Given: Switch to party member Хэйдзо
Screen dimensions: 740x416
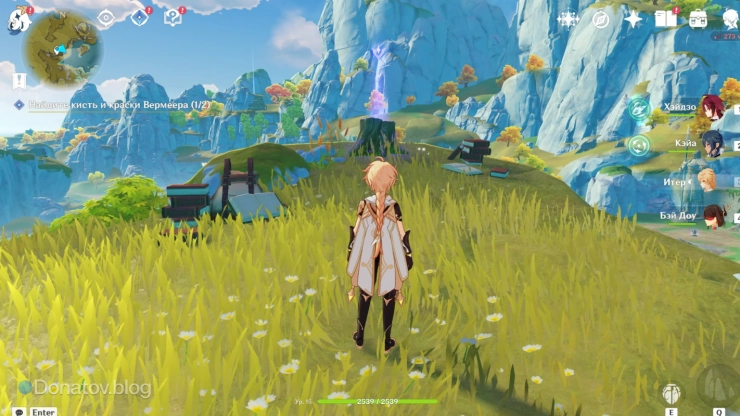Looking at the screenshot, I should click(710, 107).
